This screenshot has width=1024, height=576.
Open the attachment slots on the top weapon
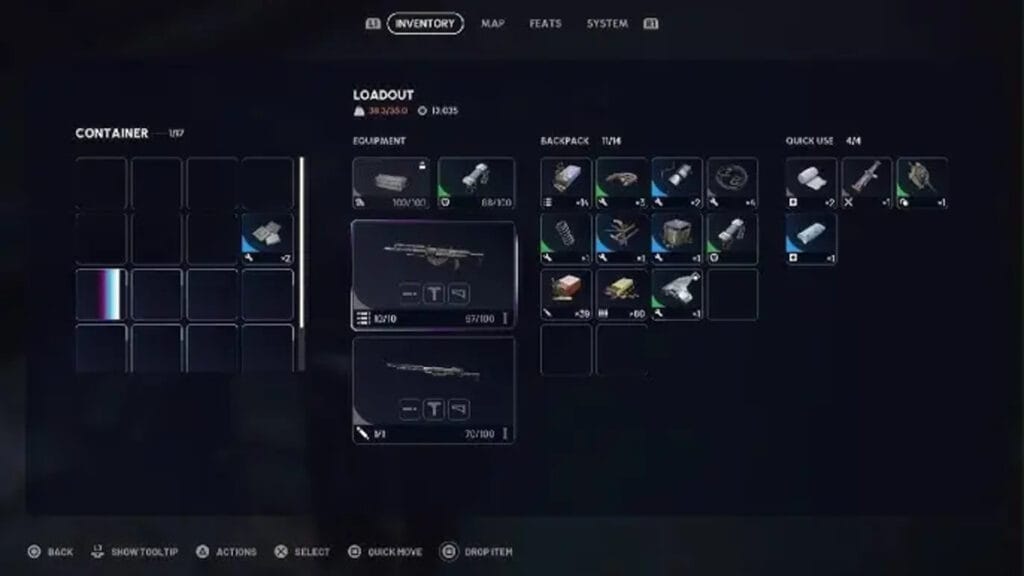(x=433, y=293)
